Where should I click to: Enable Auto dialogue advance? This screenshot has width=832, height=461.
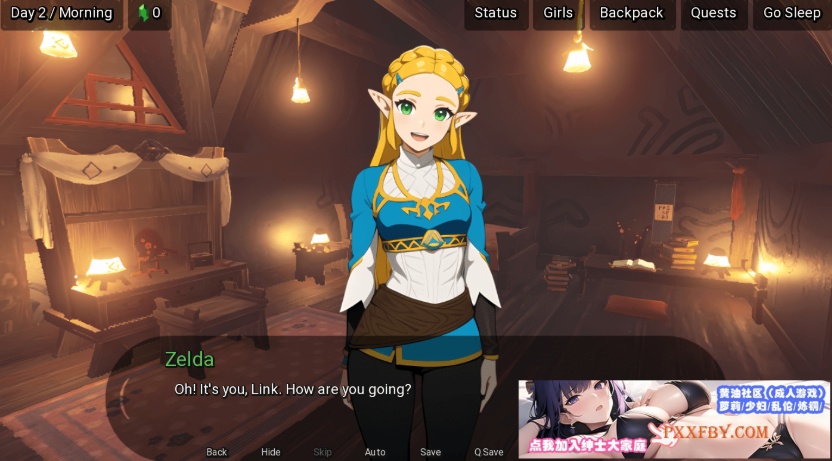pyautogui.click(x=375, y=452)
